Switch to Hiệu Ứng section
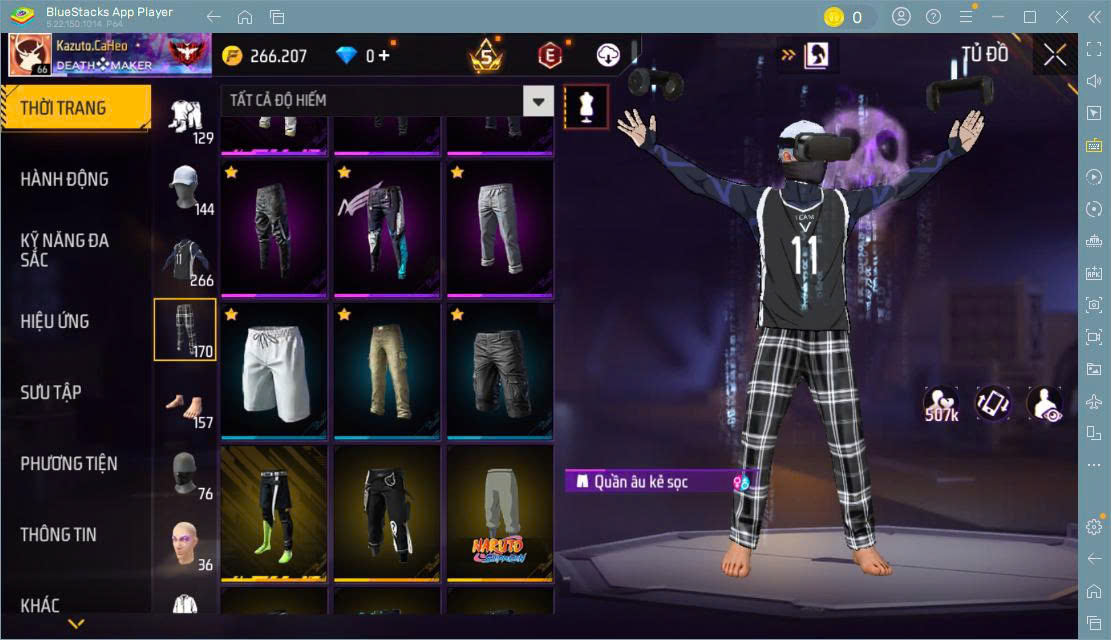 pos(56,321)
